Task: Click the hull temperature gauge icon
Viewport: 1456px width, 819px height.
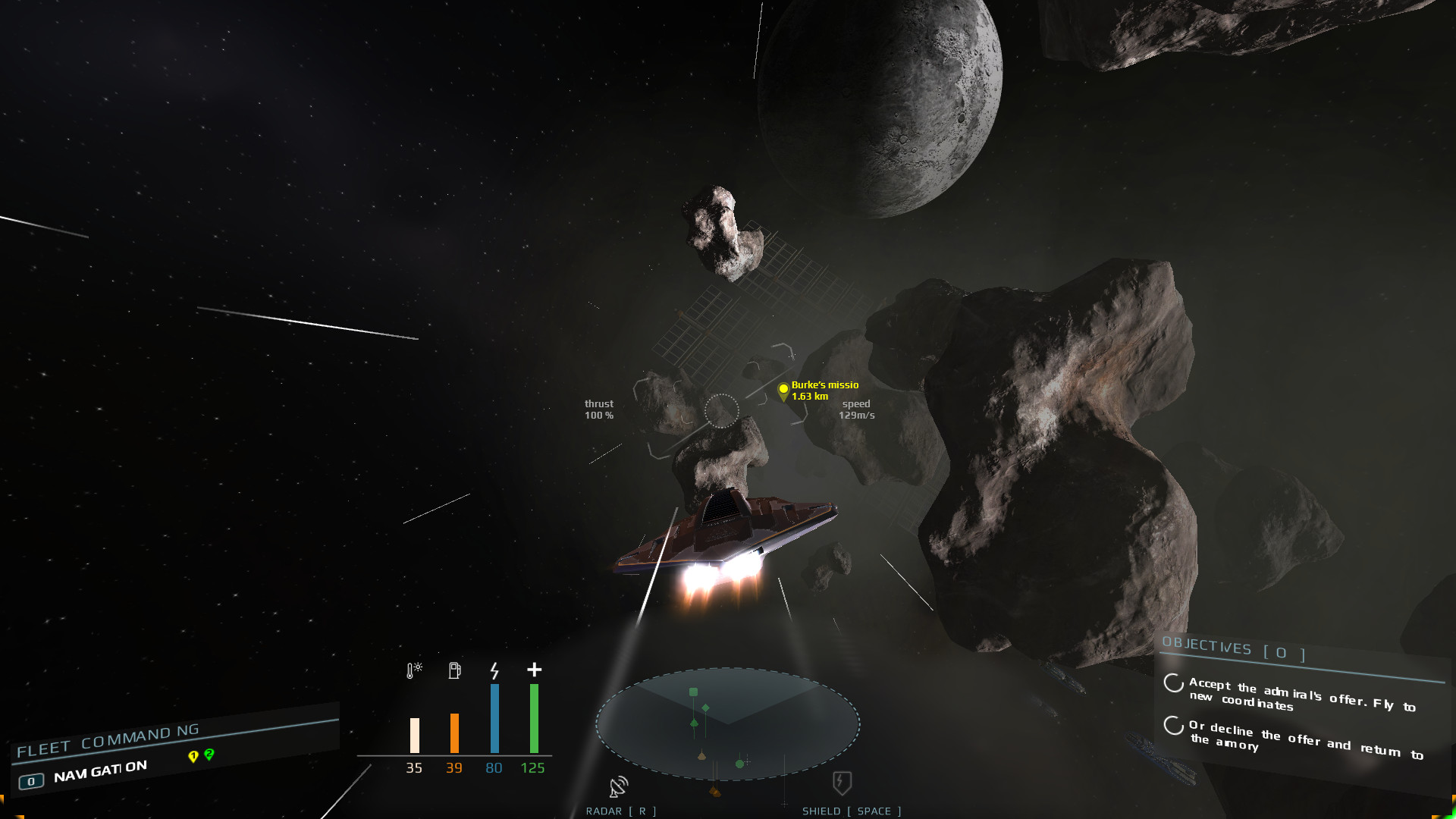Action: click(x=413, y=670)
